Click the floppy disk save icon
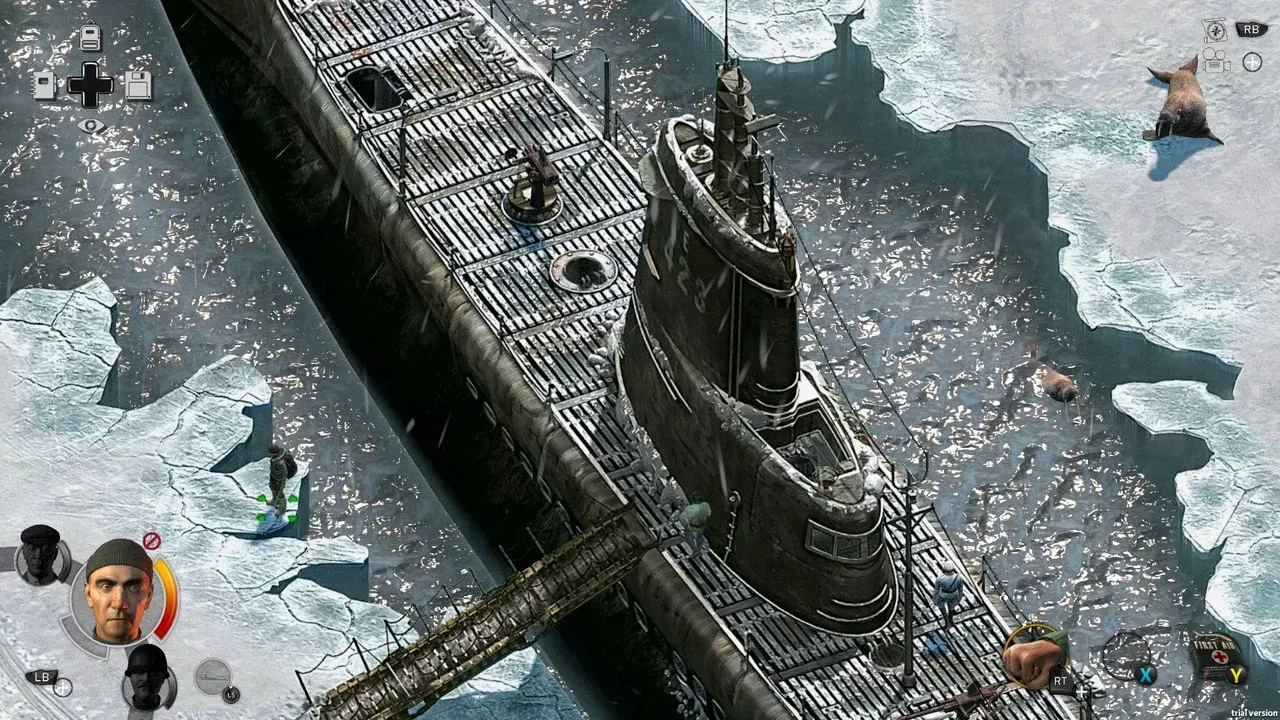Viewport: 1280px width, 720px height. coord(138,86)
